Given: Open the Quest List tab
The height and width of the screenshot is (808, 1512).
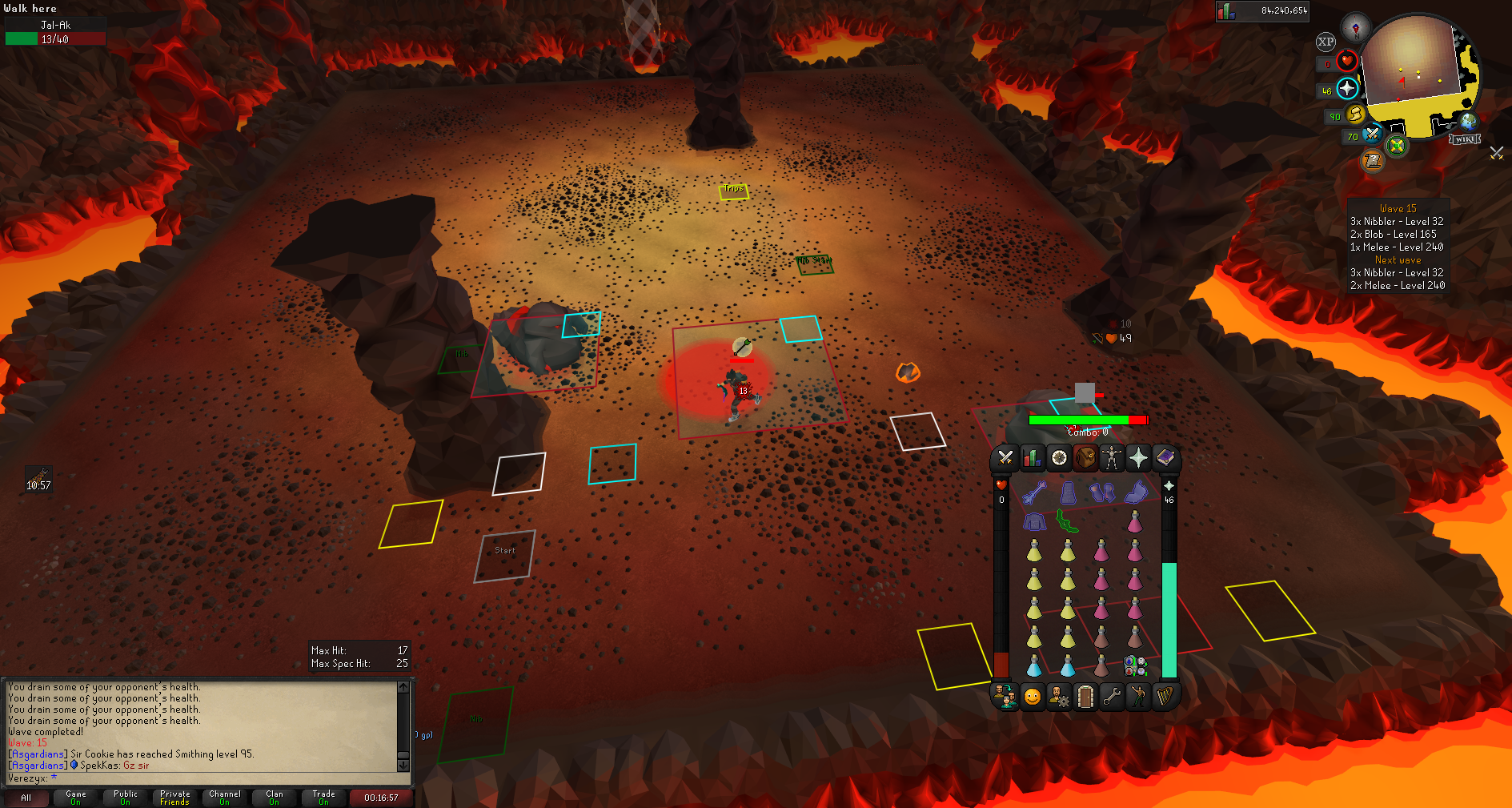Looking at the screenshot, I should [1059, 457].
